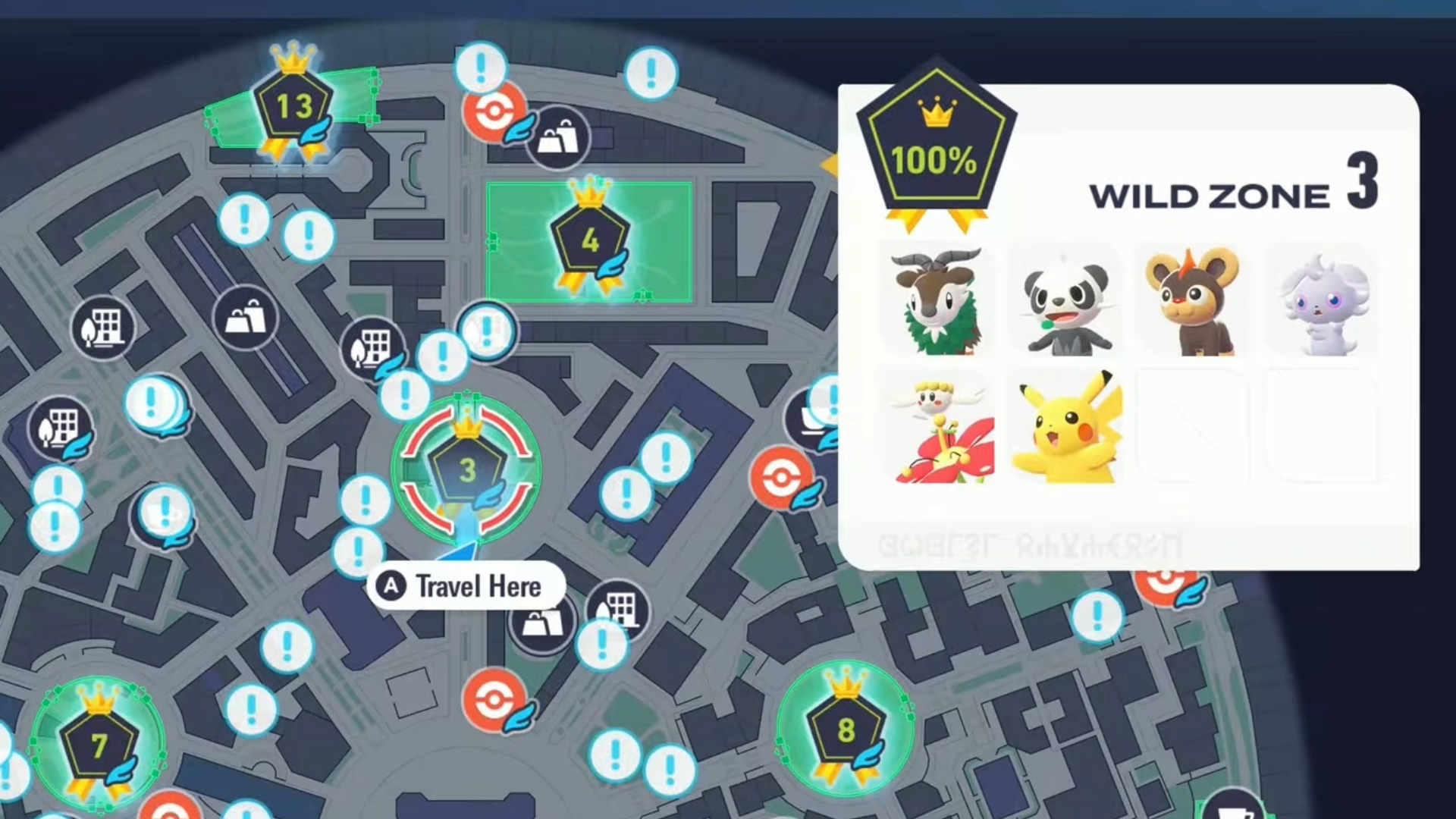
Task: Pick the Espurr portrait
Action: click(1323, 303)
